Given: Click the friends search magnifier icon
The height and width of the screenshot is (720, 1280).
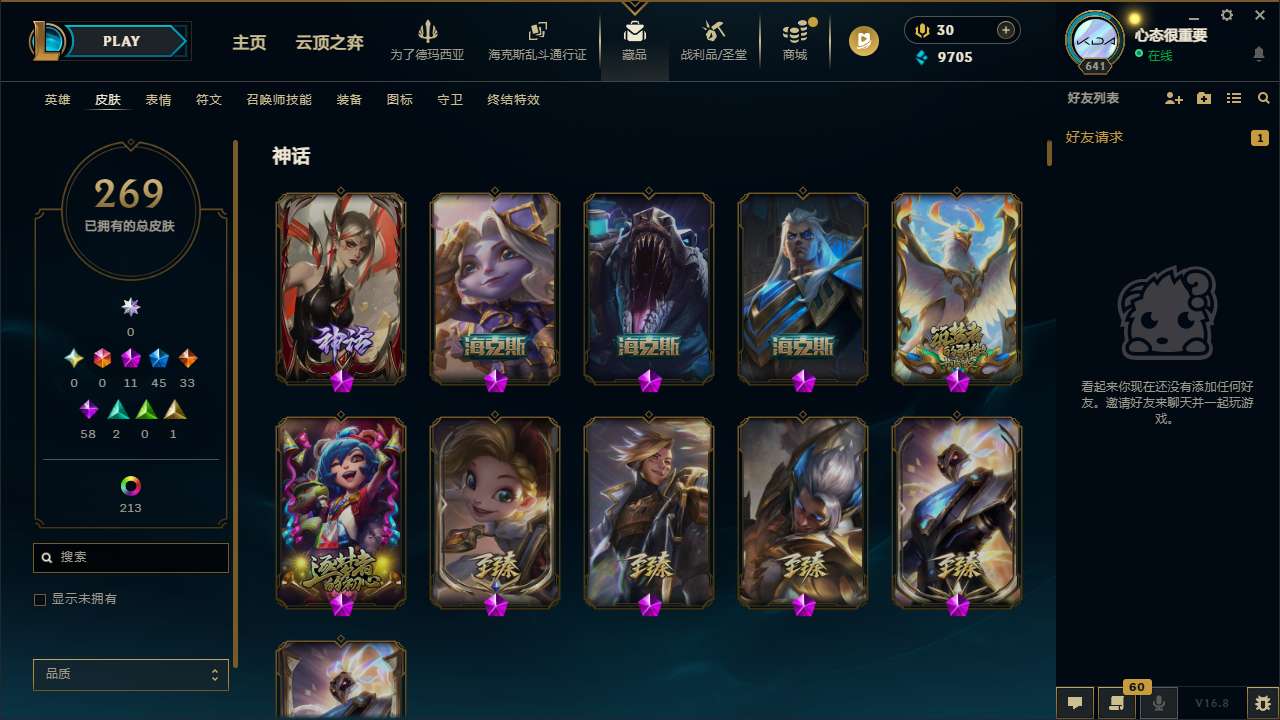Looking at the screenshot, I should [x=1263, y=98].
